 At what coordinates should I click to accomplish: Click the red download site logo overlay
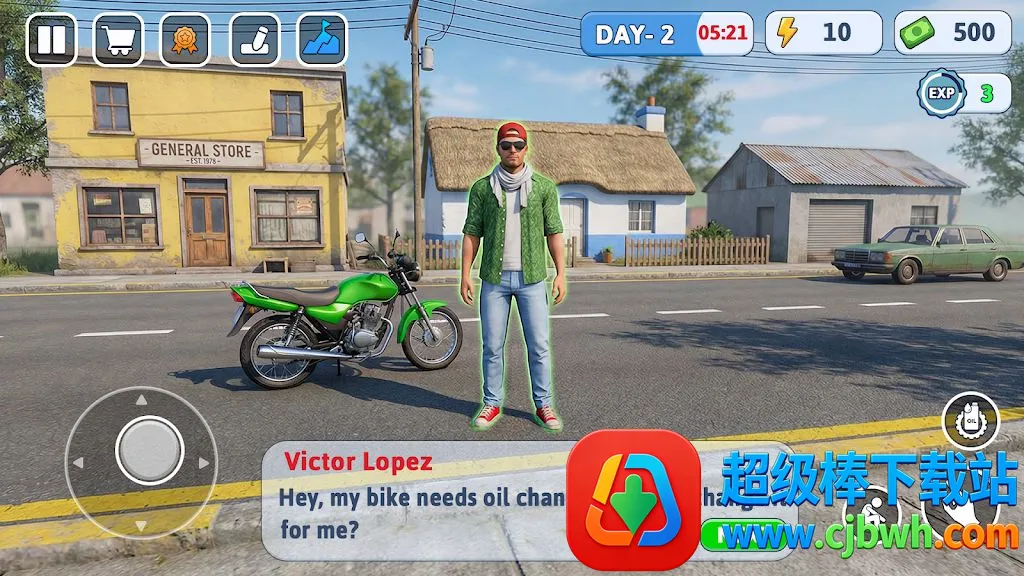coord(632,500)
